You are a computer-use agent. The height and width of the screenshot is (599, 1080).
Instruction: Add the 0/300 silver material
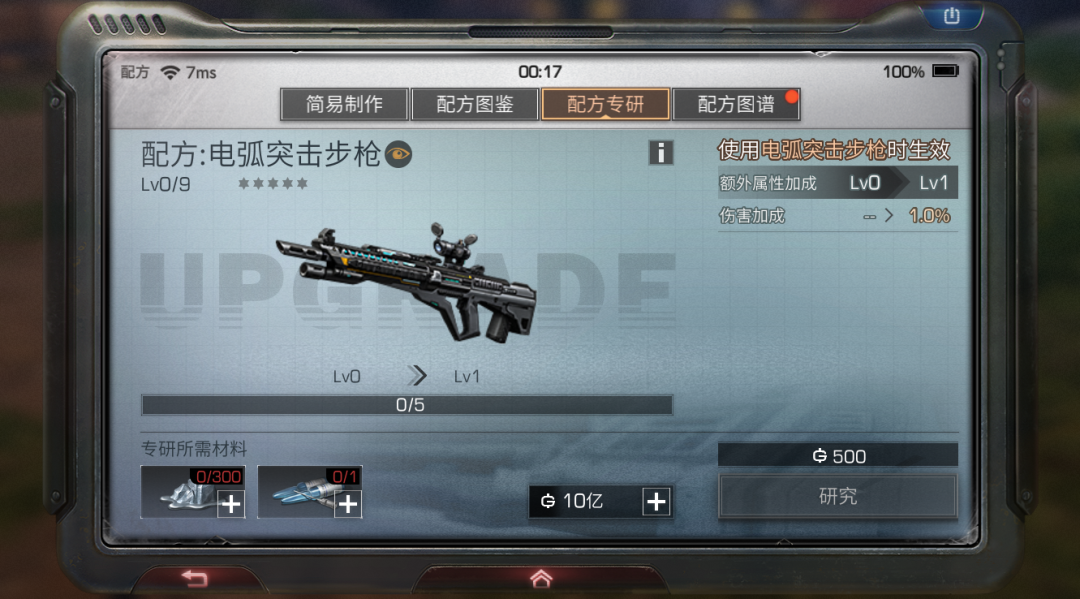231,504
